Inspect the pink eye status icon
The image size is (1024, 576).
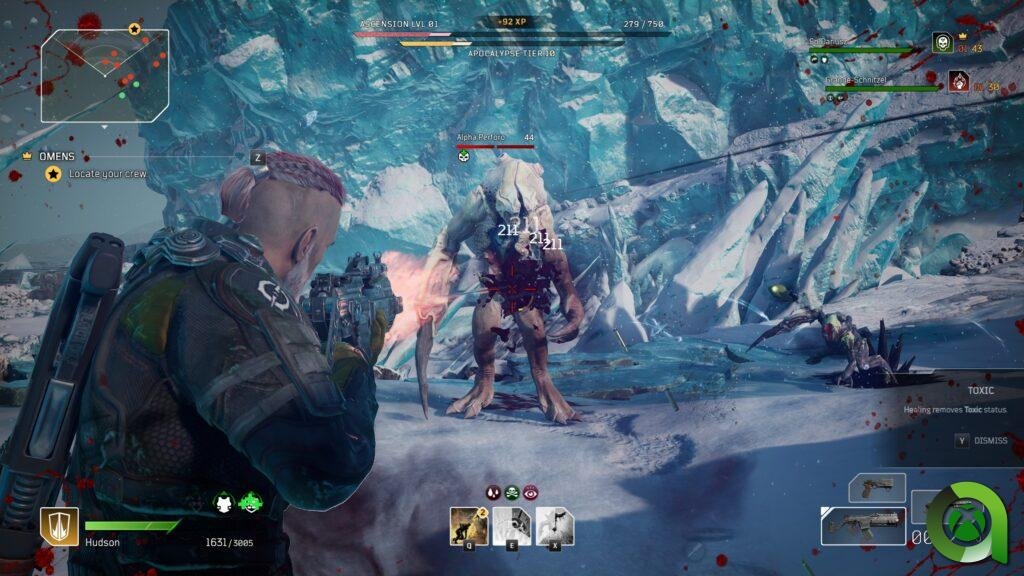click(530, 492)
